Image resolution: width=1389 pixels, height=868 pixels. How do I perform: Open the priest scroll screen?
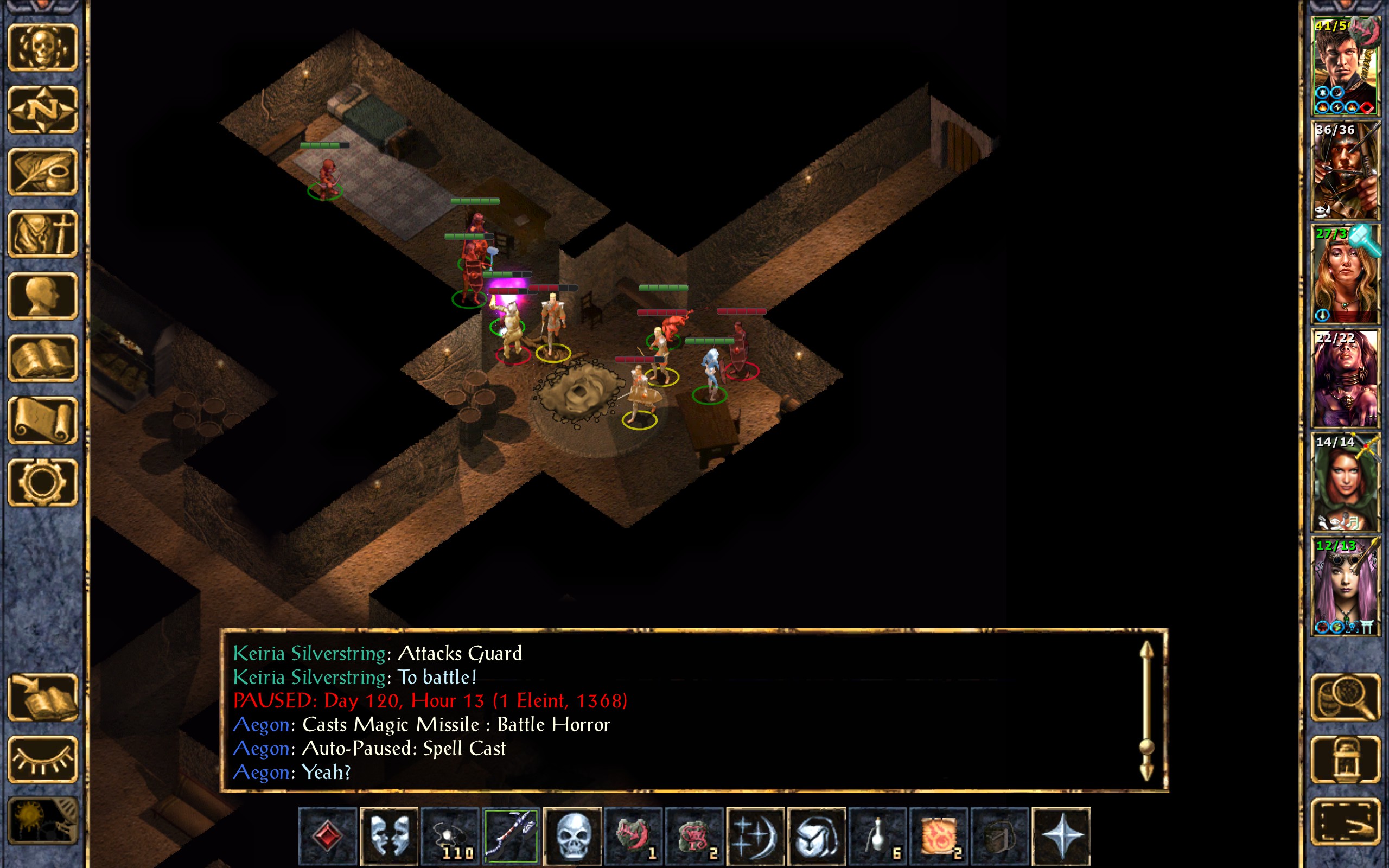42,420
